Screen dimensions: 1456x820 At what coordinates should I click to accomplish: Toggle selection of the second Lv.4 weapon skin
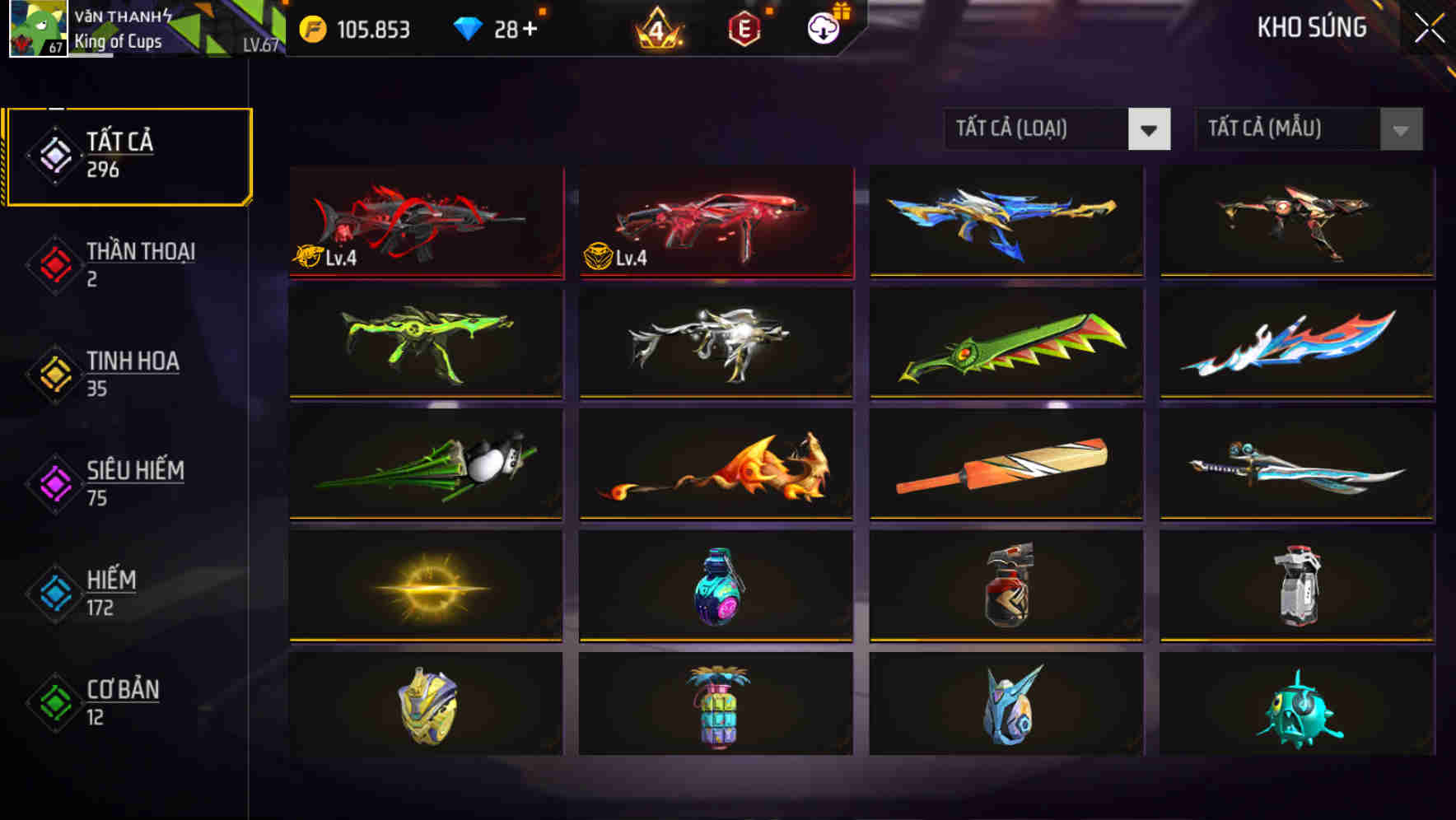pyautogui.click(x=716, y=222)
